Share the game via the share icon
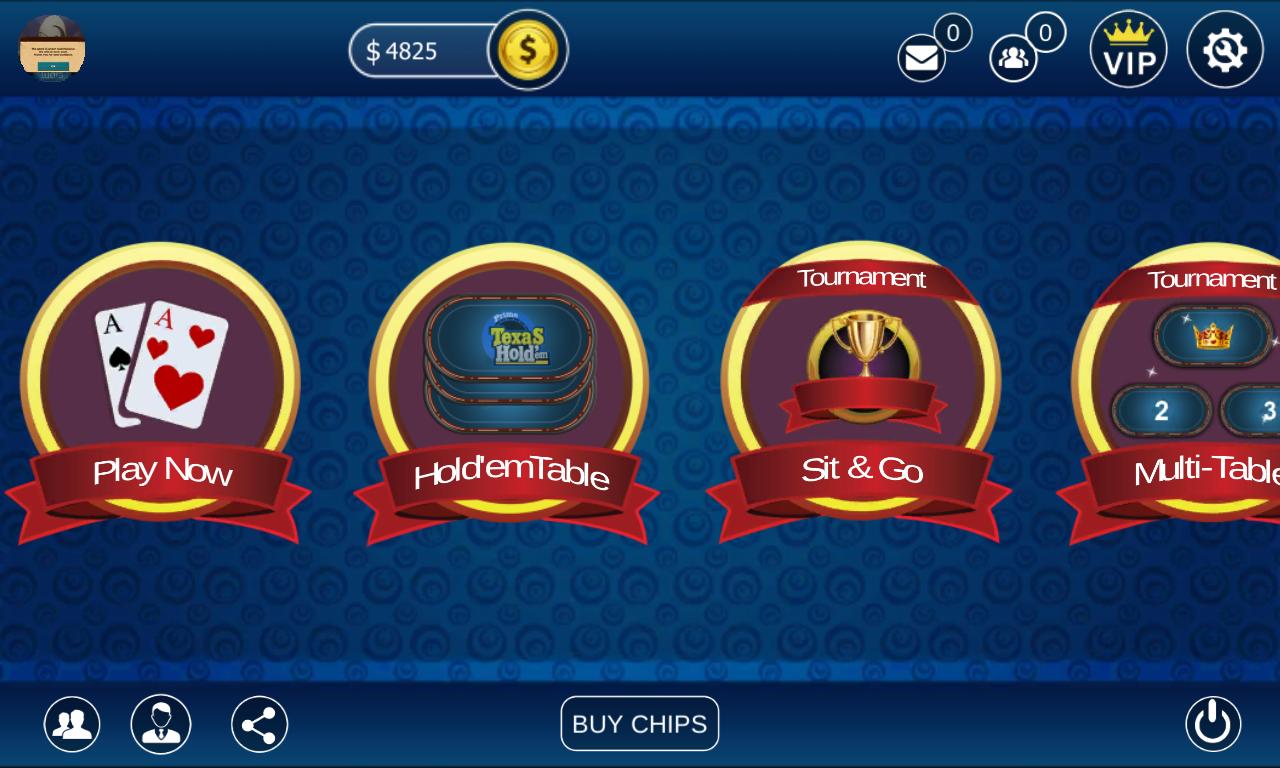The image size is (1280, 768). pyautogui.click(x=258, y=723)
